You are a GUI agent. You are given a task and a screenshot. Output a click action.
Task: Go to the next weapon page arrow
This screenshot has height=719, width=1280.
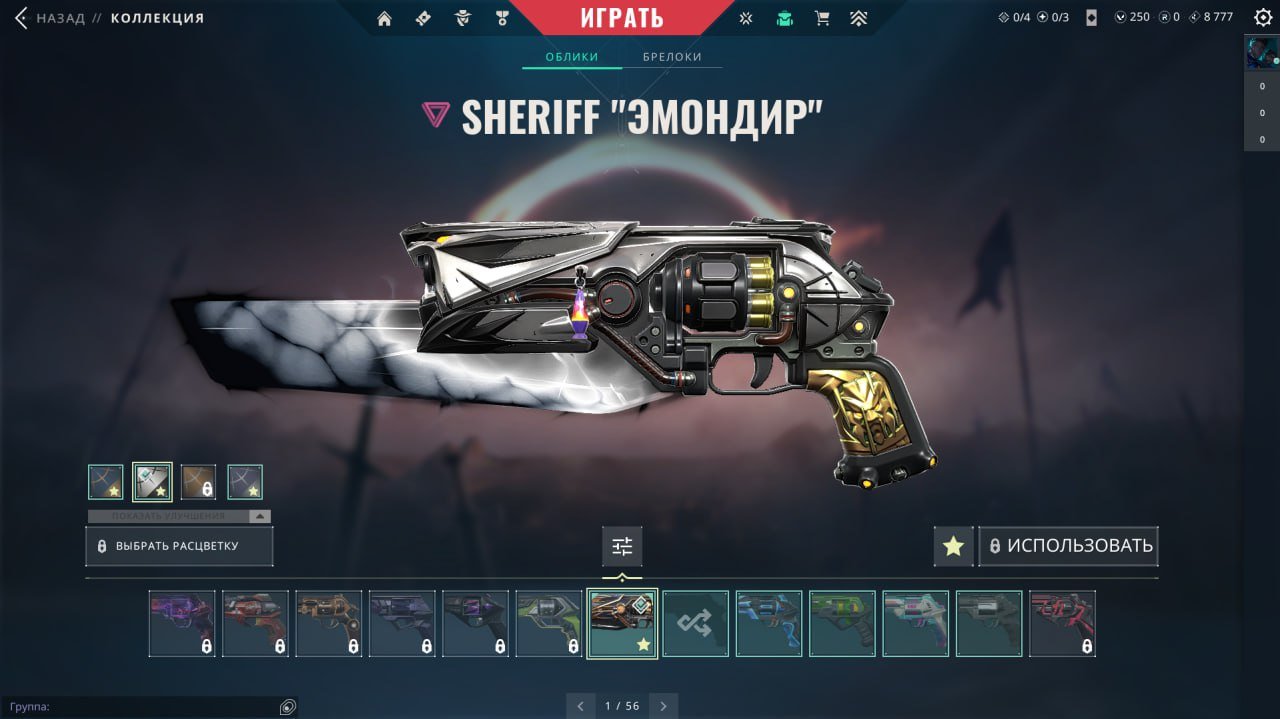tap(662, 706)
